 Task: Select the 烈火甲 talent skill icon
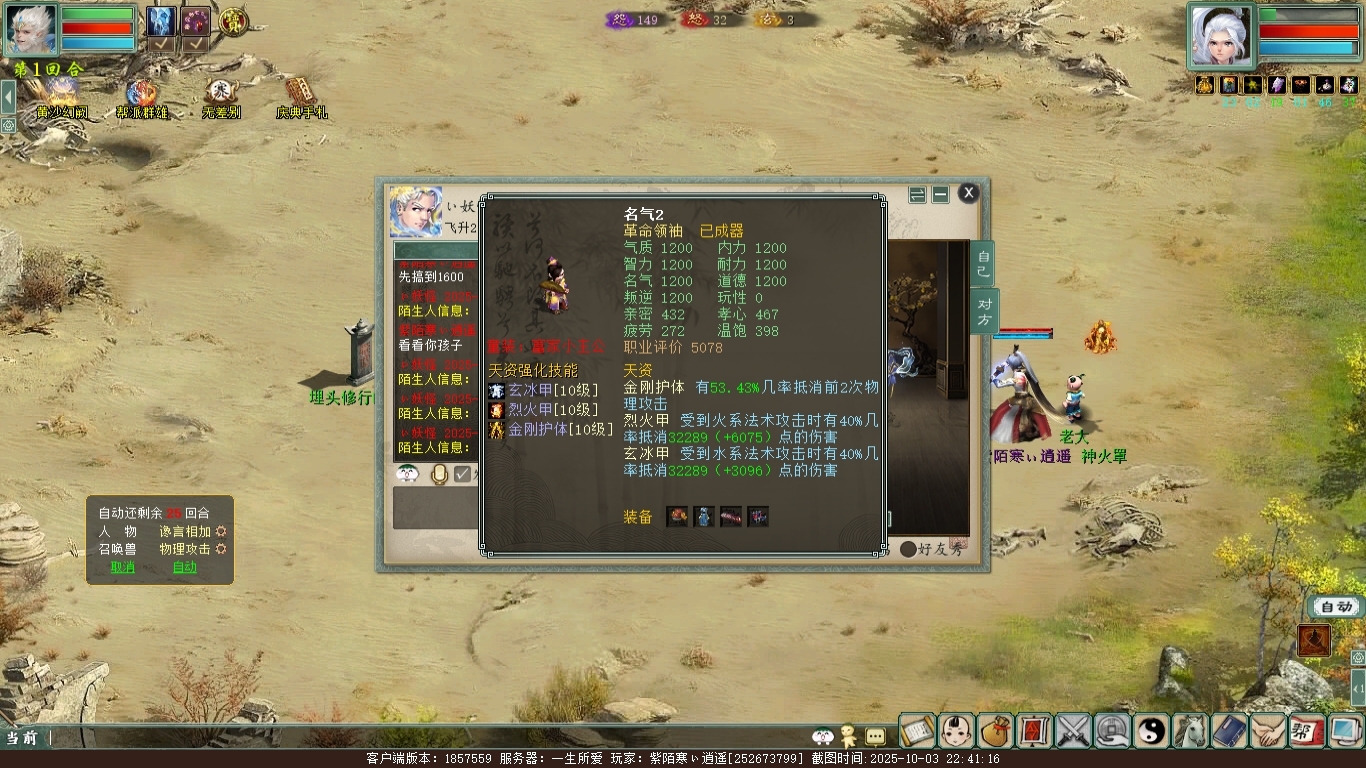pos(497,410)
